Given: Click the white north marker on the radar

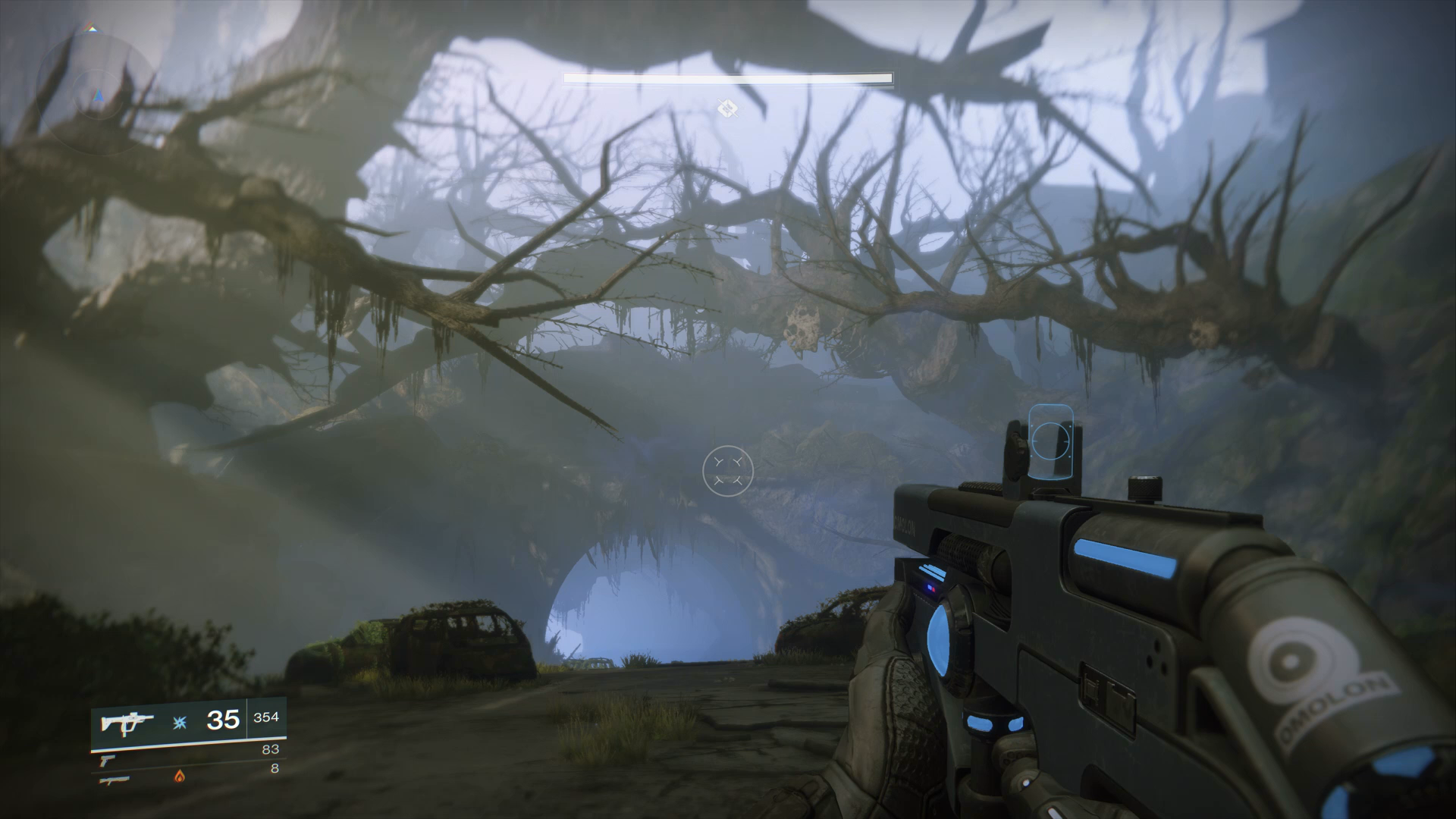Looking at the screenshot, I should pyautogui.click(x=91, y=28).
